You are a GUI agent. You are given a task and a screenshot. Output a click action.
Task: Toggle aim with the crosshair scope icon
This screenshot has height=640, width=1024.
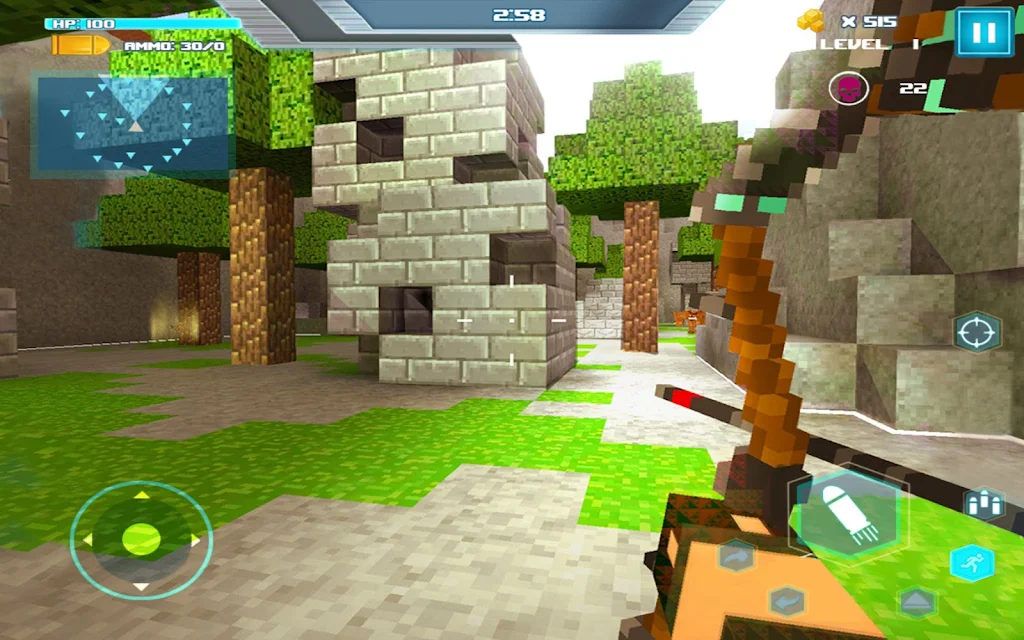point(977,332)
